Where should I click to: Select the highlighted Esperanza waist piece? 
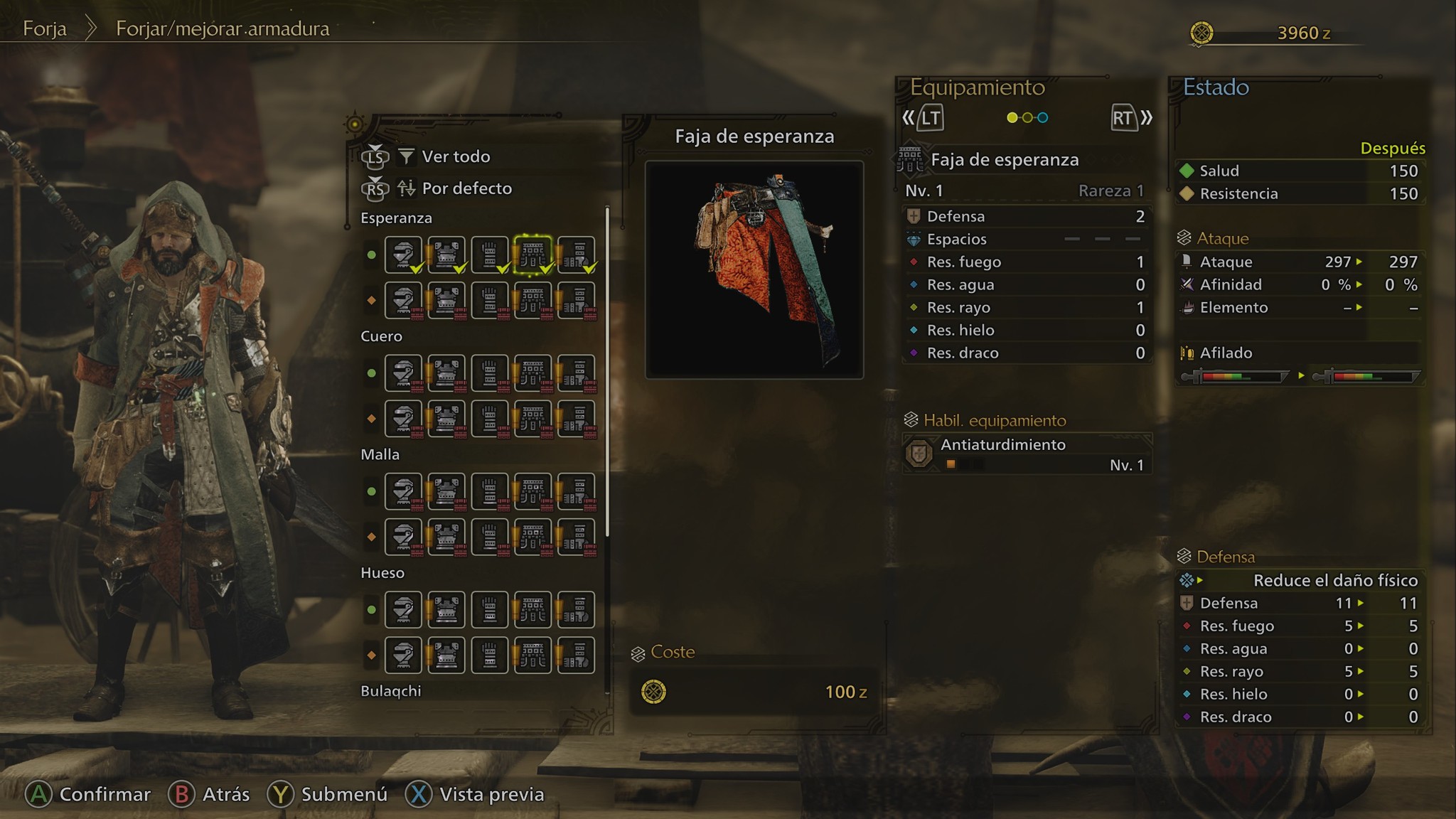532,255
